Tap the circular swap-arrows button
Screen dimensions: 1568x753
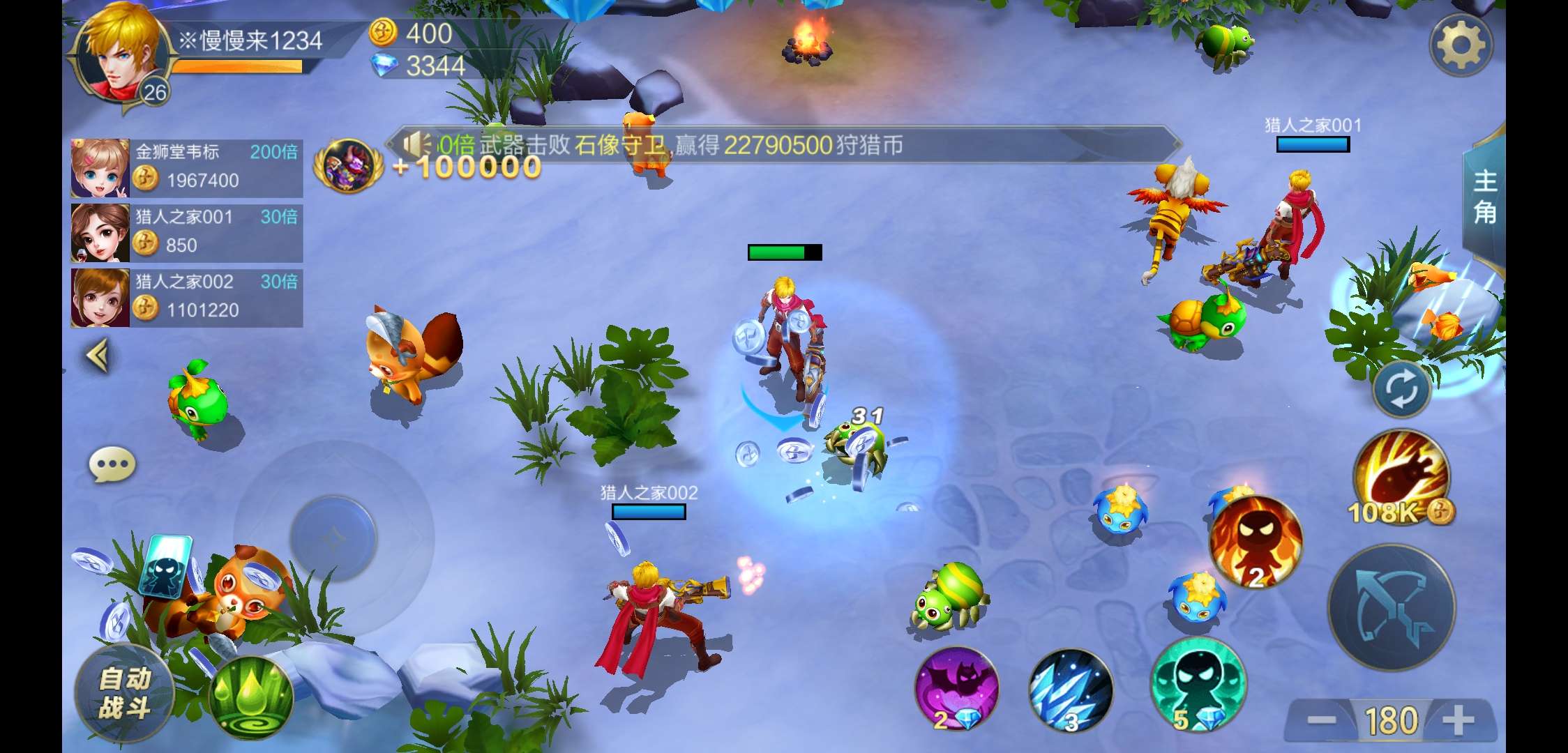(x=1401, y=390)
